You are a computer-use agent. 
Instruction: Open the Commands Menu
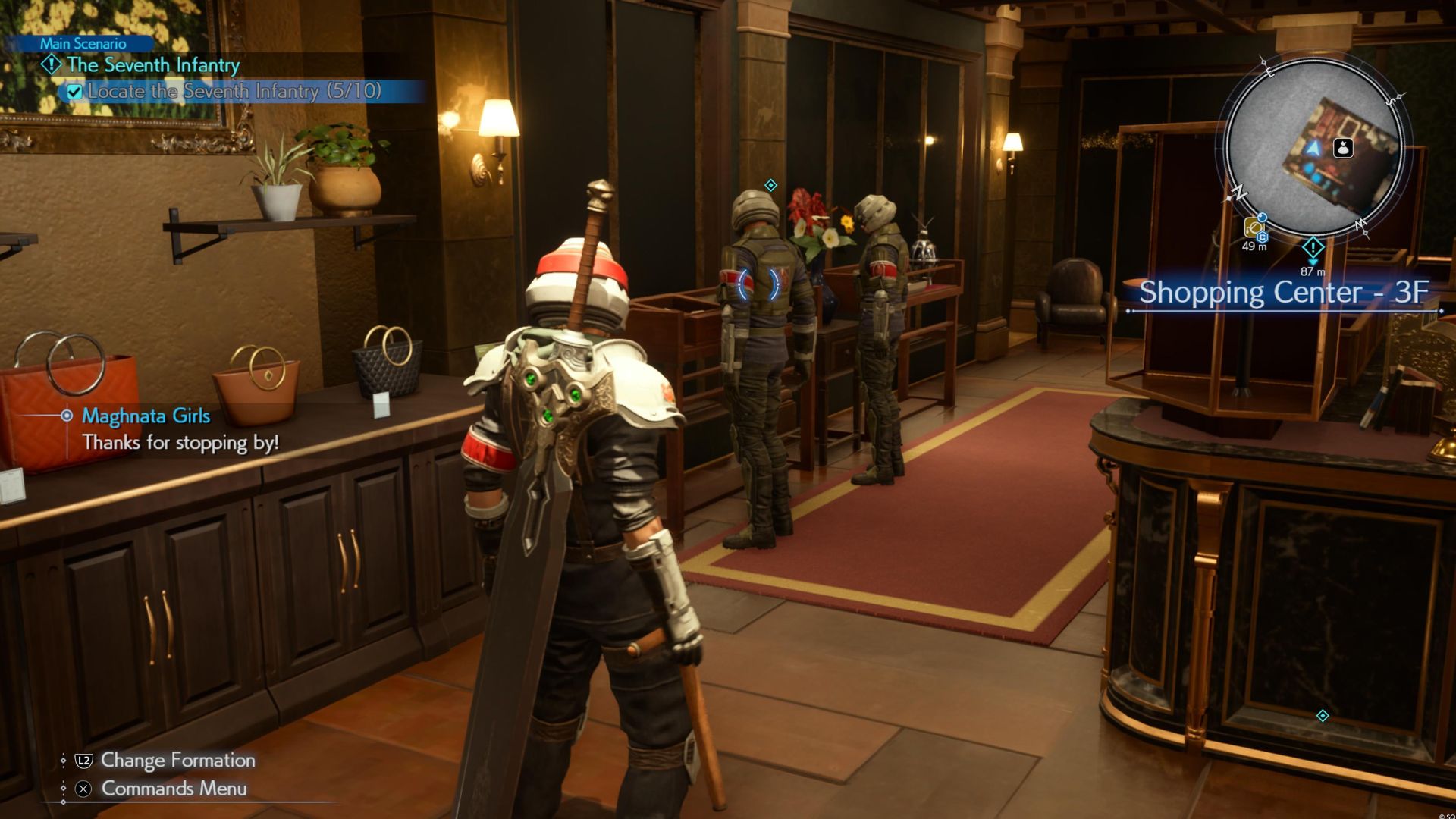[174, 789]
